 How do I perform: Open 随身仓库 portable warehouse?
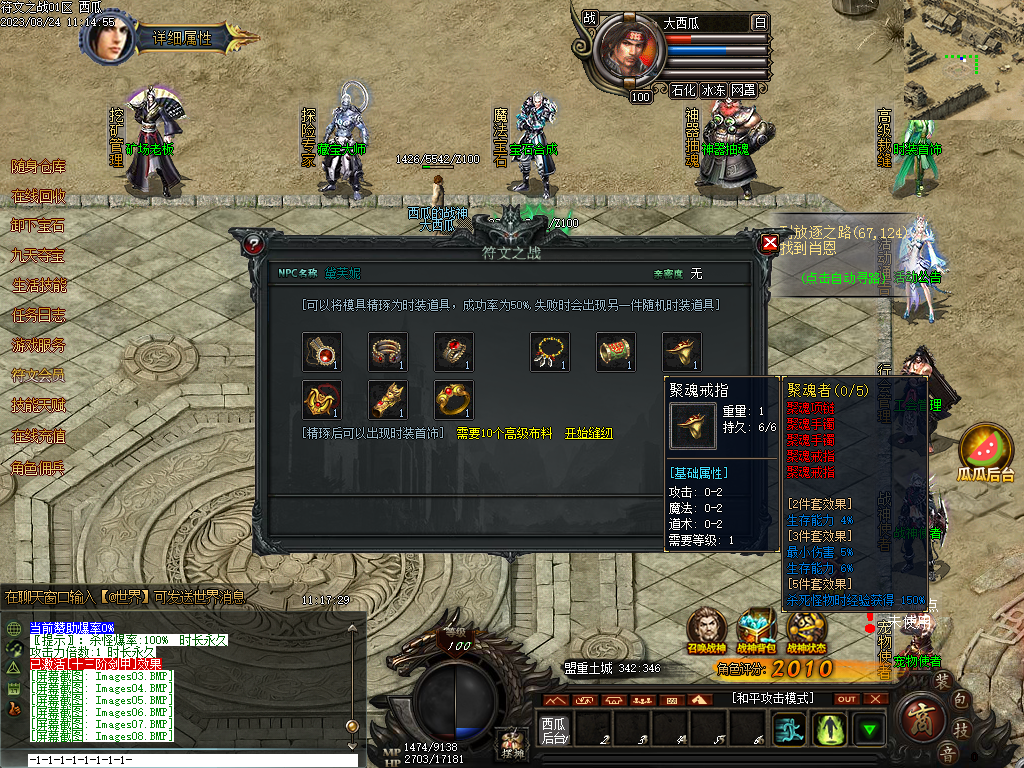click(38, 166)
